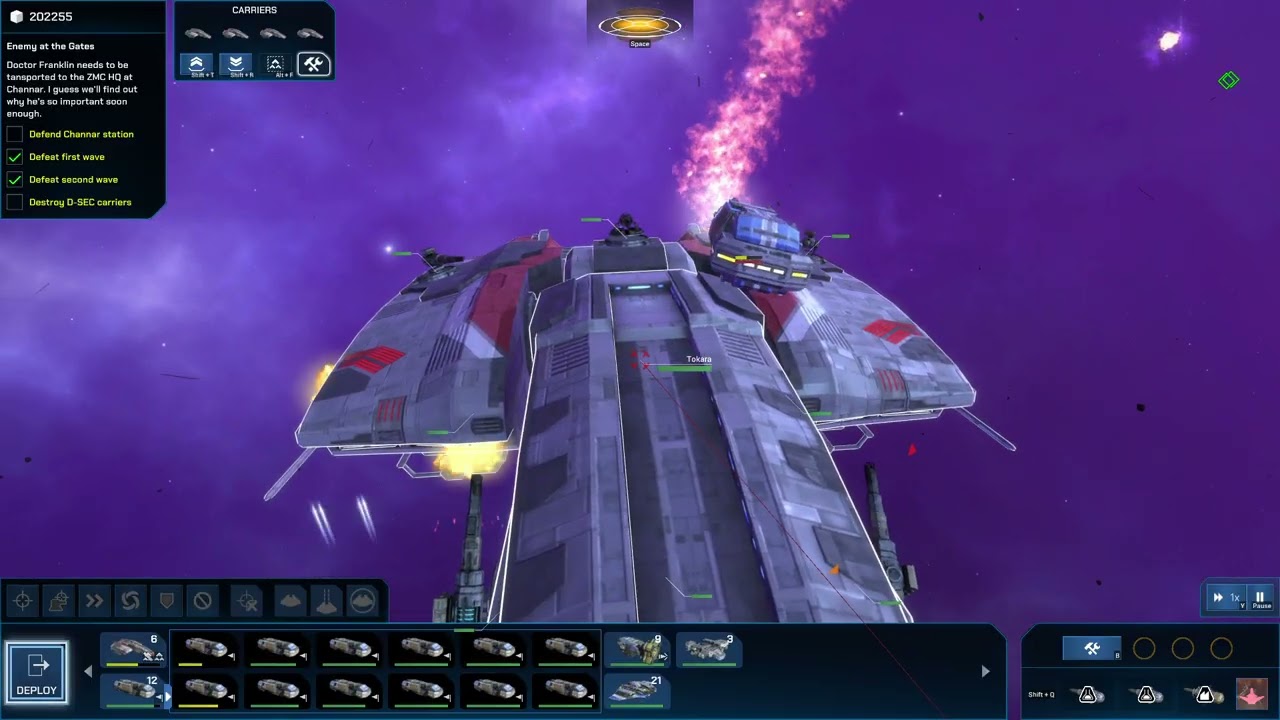Select the crosshair attack command icon
Viewport: 1280px width, 720px height.
pos(23,601)
